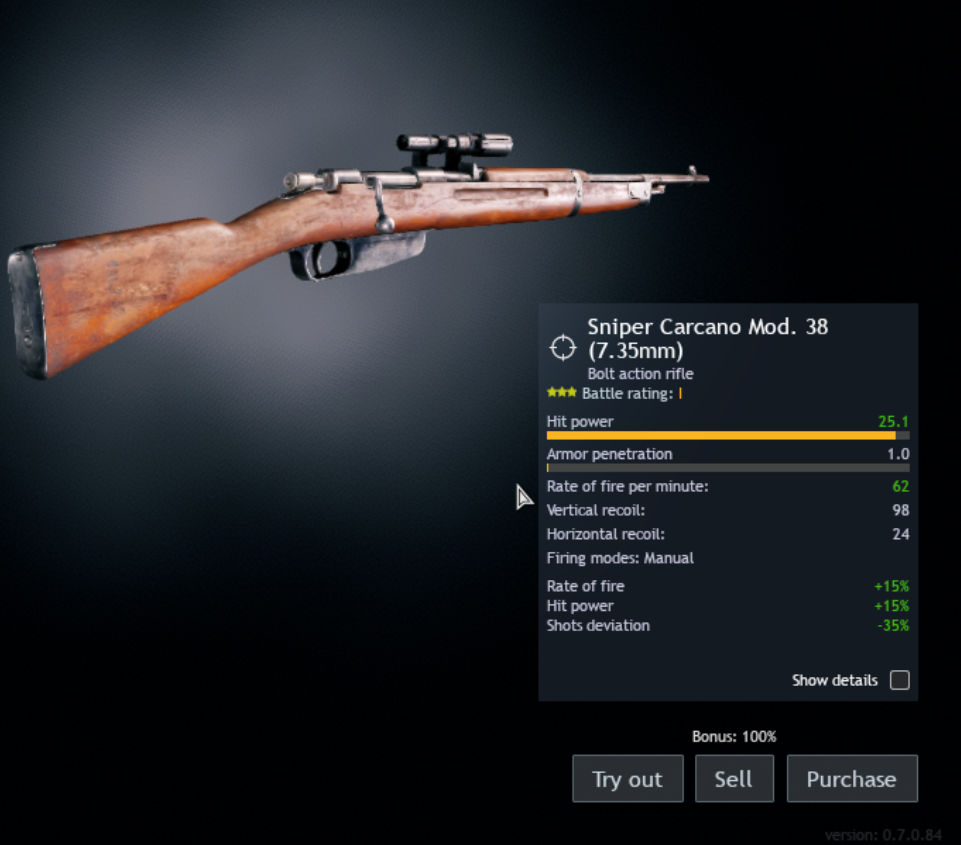The width and height of the screenshot is (961, 845).
Task: Sell the Sniper Carcano Mod. 38
Action: 733,779
